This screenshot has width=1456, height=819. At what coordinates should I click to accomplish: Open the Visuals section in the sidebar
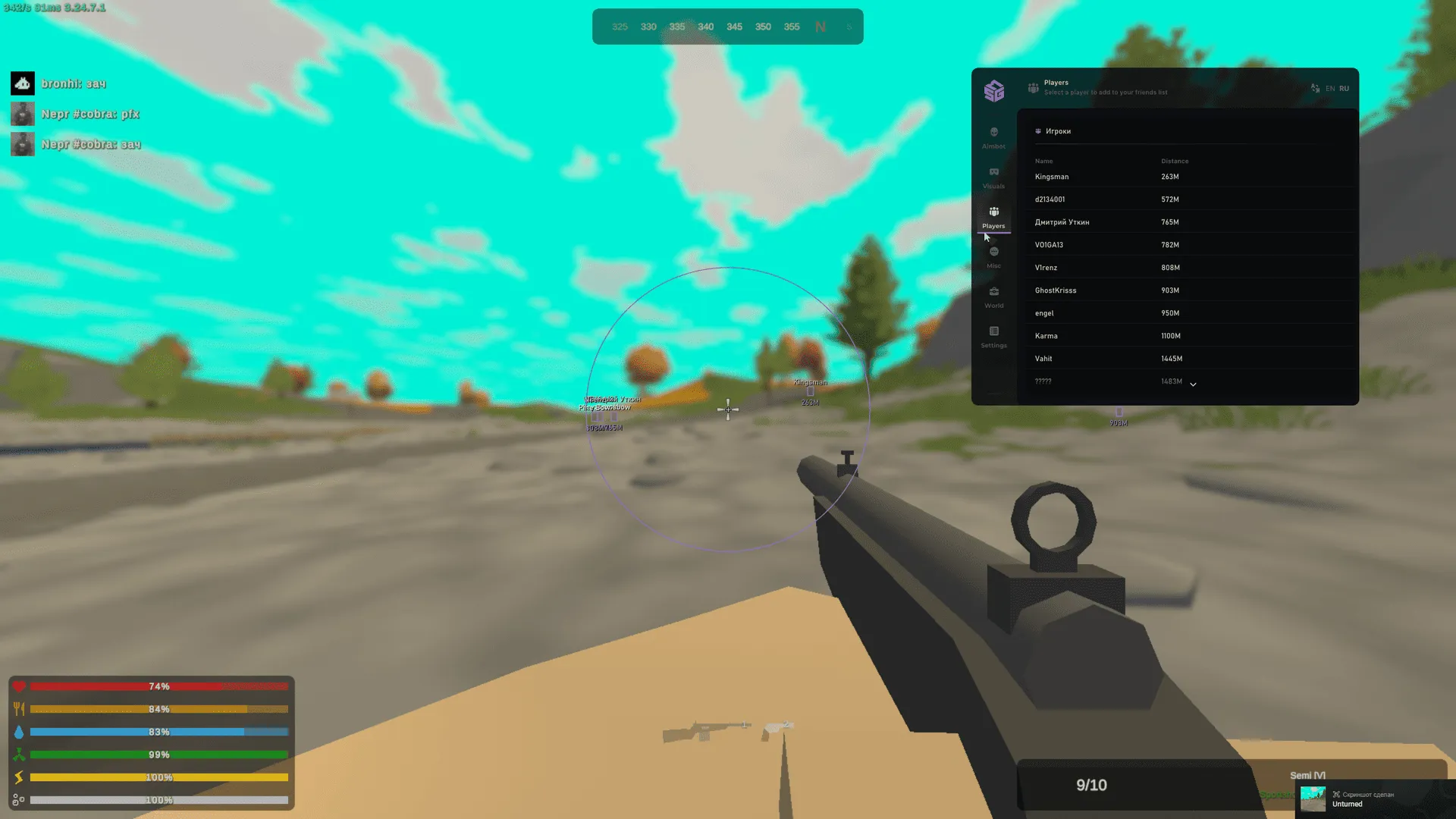993,180
